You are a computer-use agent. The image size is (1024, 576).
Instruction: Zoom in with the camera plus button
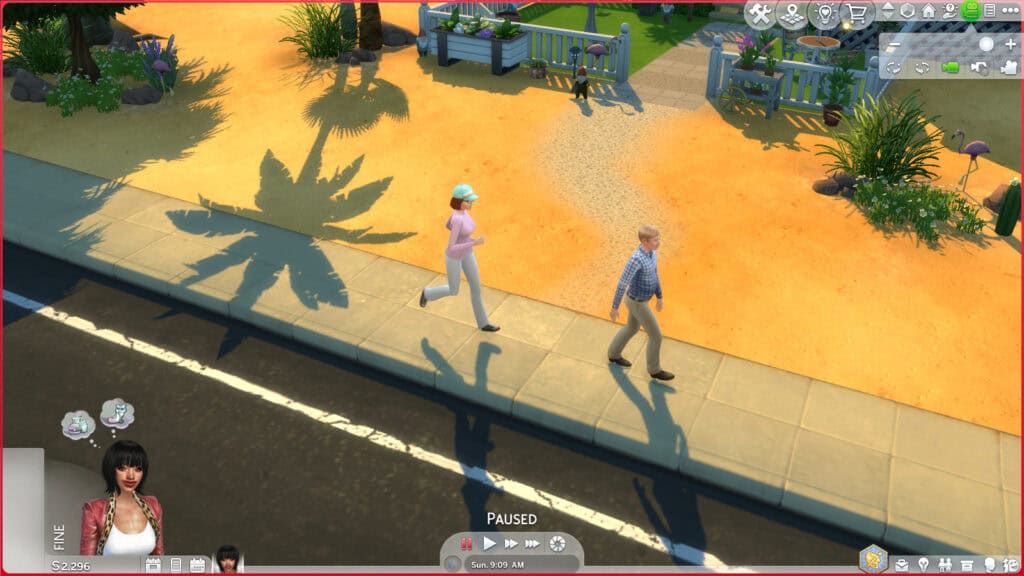click(x=1010, y=45)
